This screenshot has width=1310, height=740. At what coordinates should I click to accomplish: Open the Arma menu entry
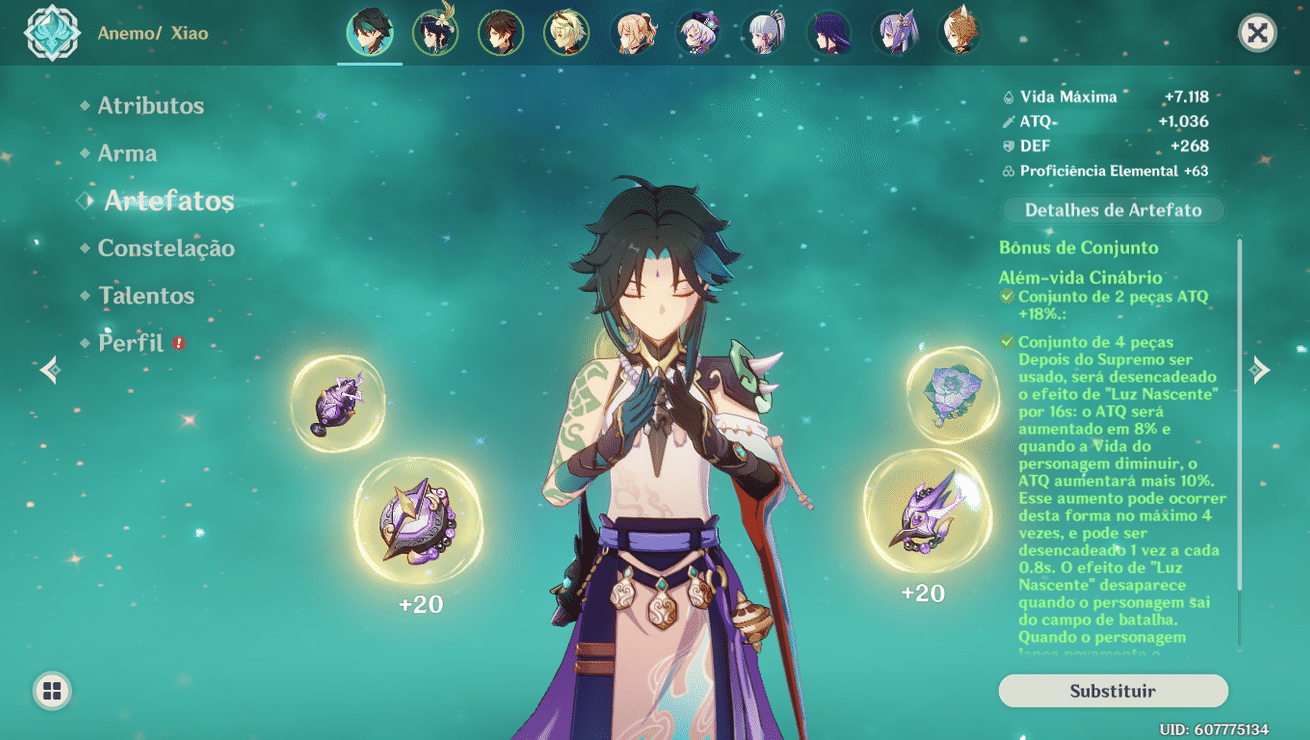click(x=127, y=154)
